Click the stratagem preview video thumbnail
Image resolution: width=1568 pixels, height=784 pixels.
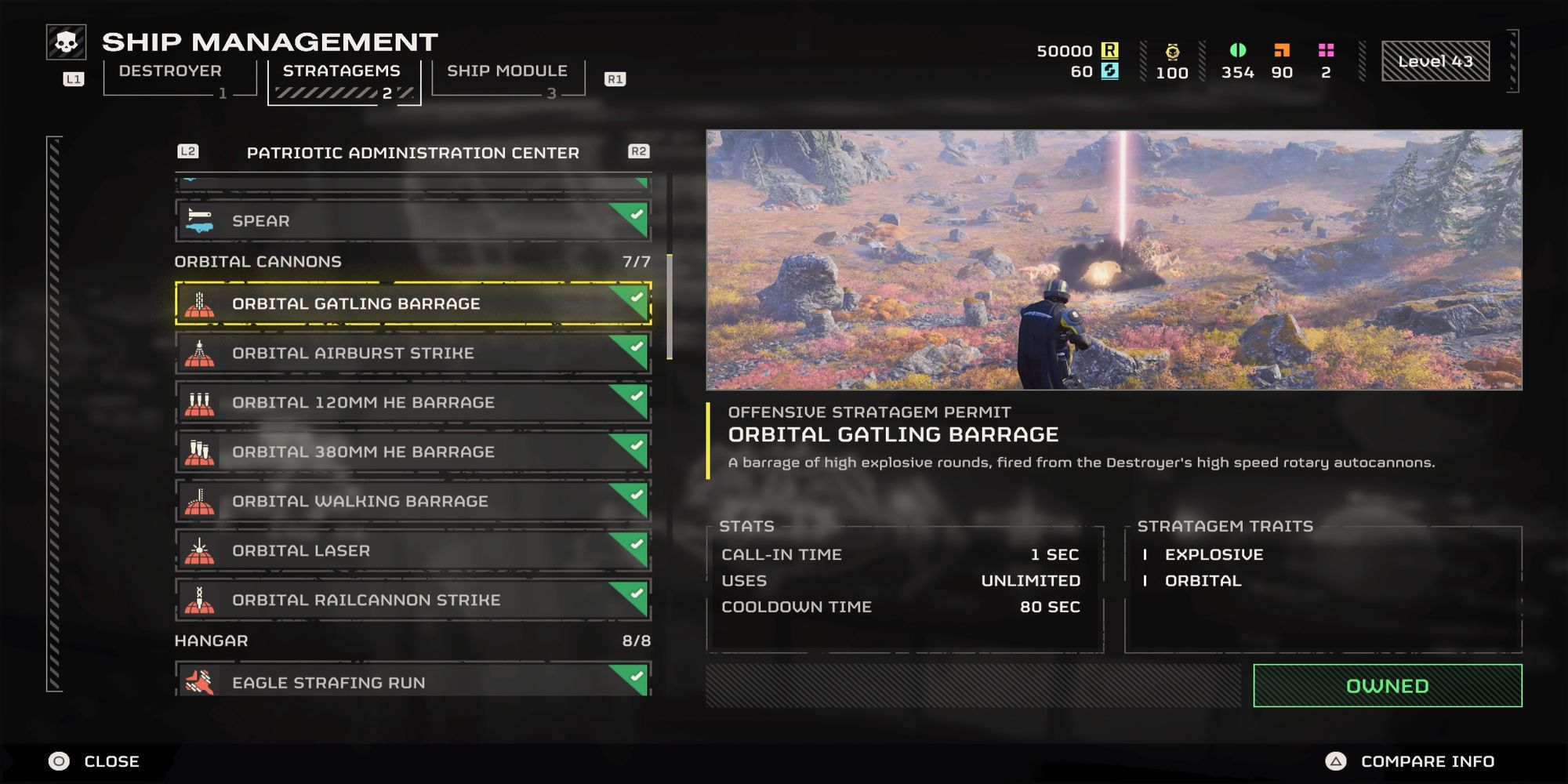coord(1113,260)
